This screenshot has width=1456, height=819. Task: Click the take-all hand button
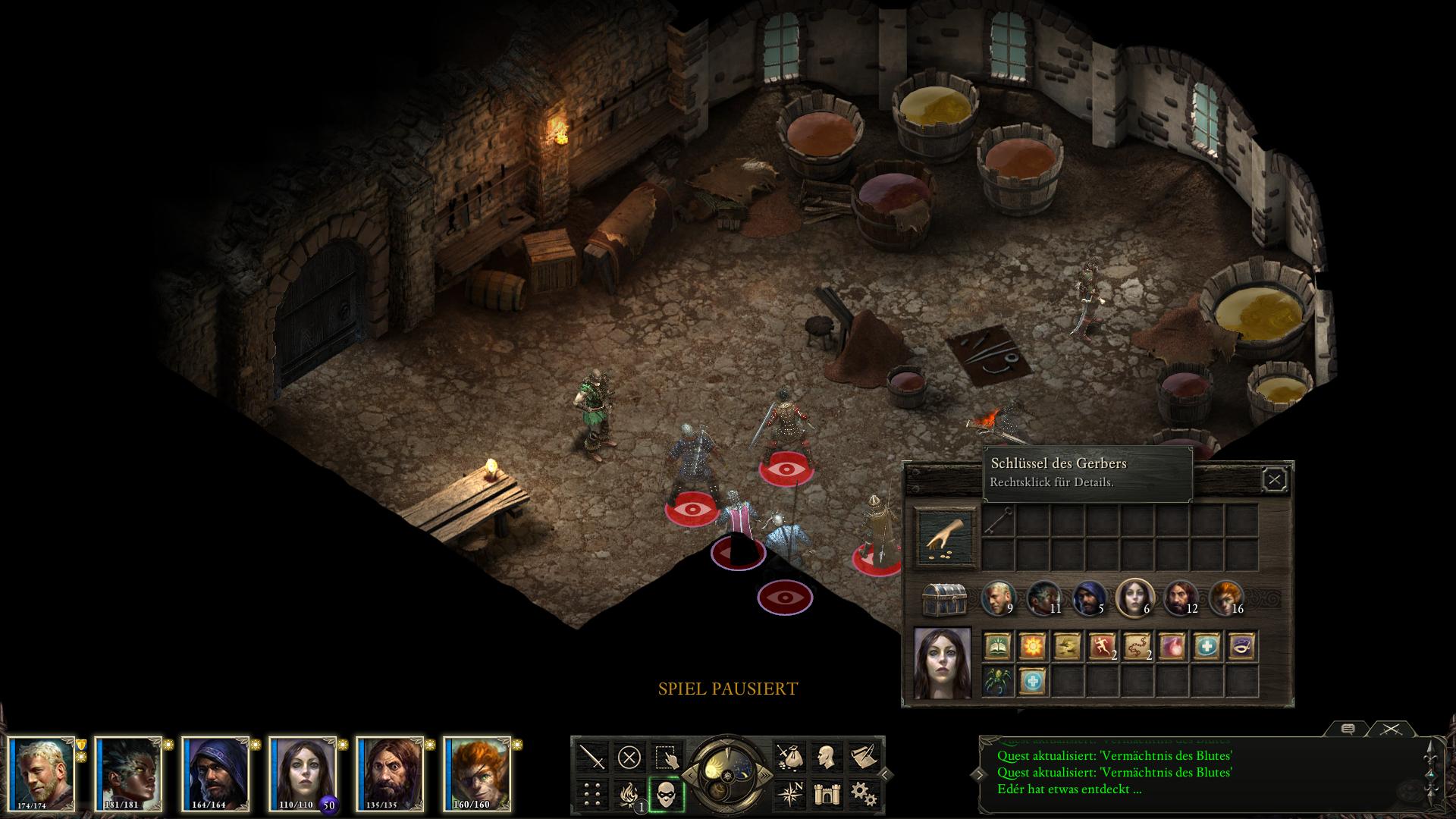tap(945, 538)
